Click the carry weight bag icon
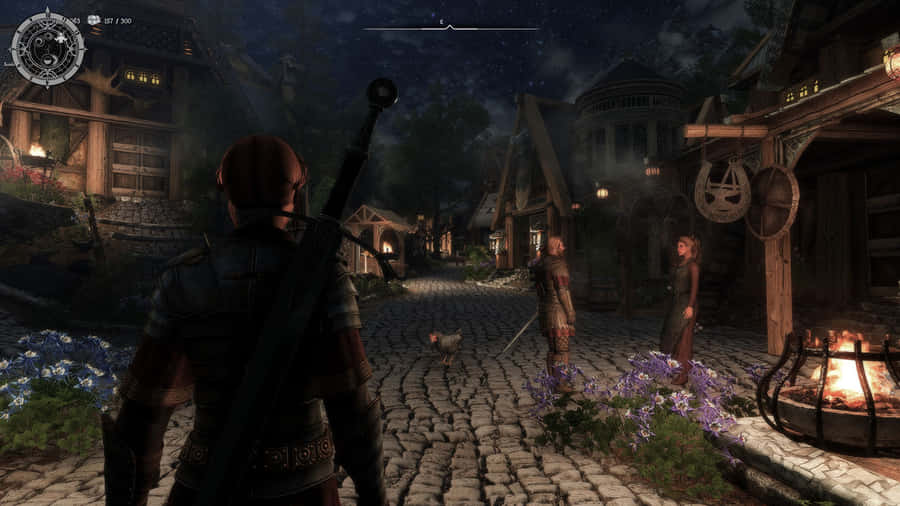 click(94, 20)
